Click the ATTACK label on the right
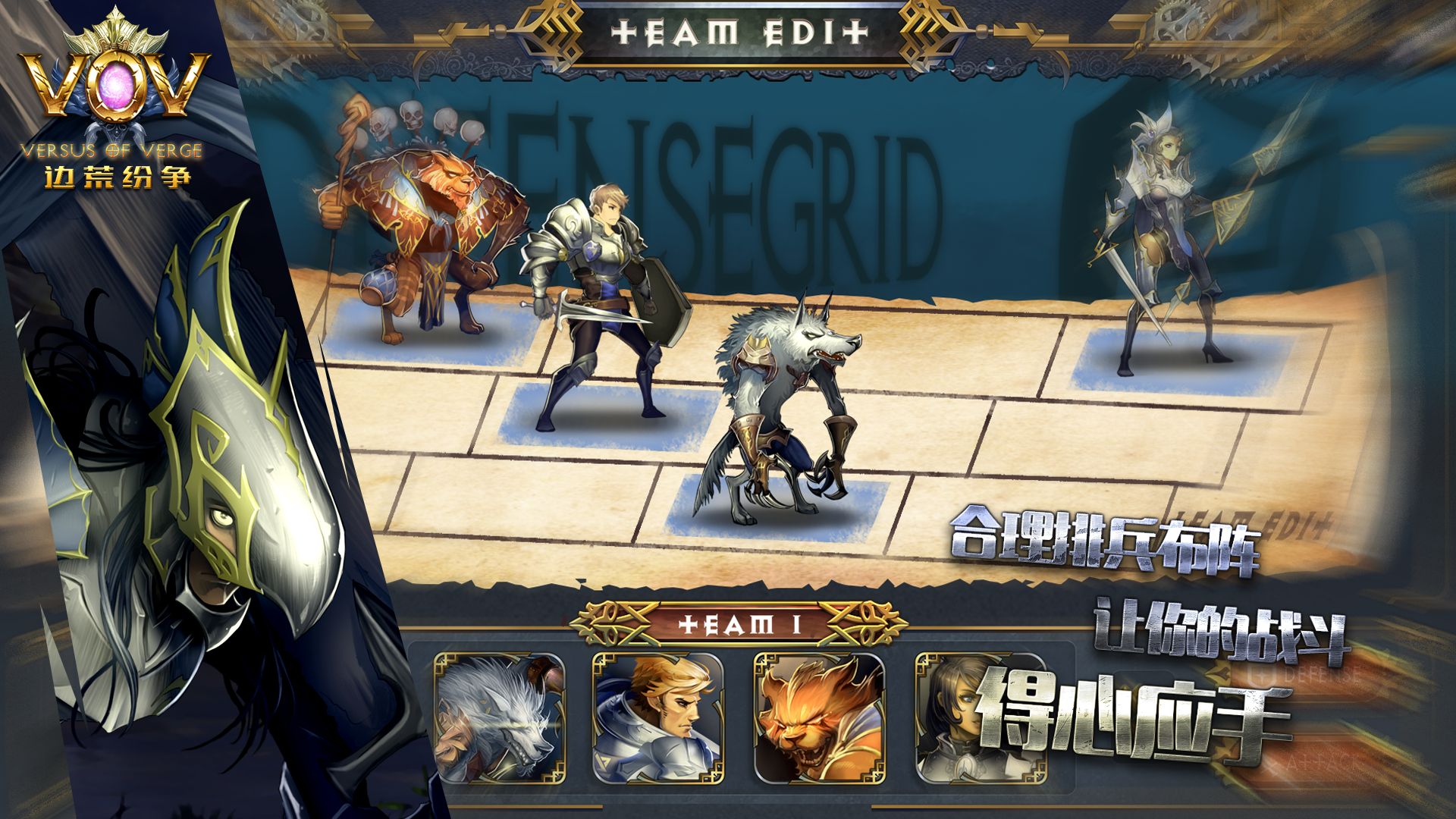Image resolution: width=1456 pixels, height=819 pixels. coord(1326,762)
